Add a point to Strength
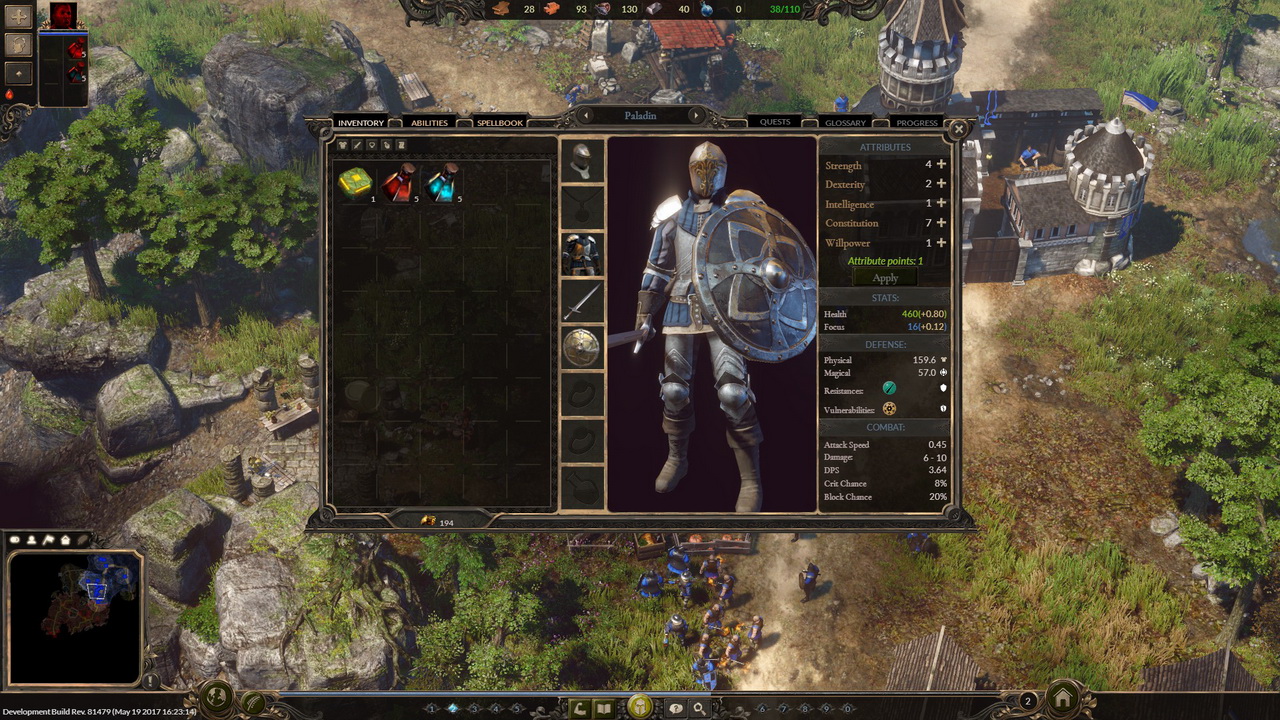The image size is (1280, 720). pyautogui.click(x=941, y=165)
